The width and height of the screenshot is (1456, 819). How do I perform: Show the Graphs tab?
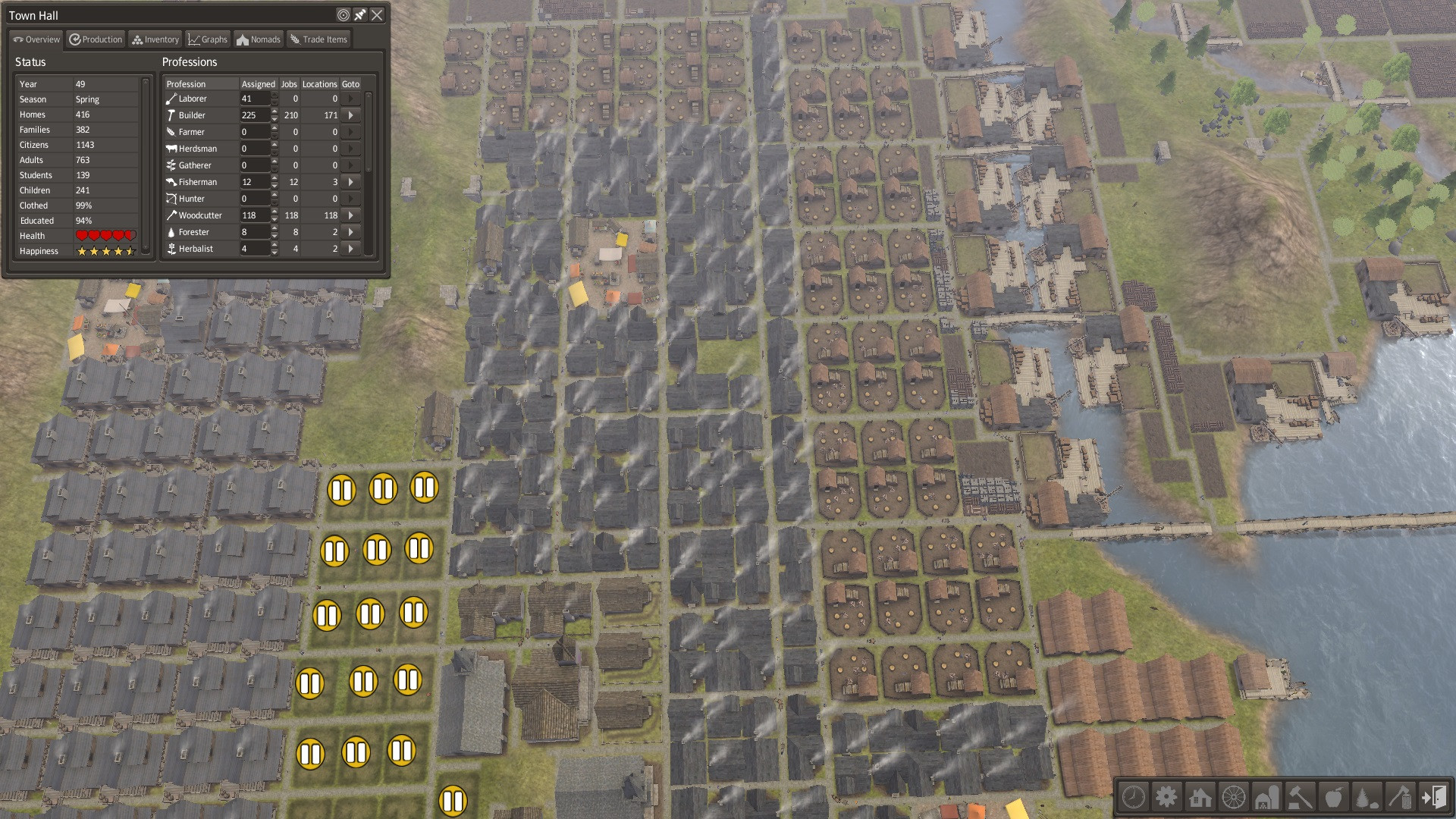(x=208, y=39)
